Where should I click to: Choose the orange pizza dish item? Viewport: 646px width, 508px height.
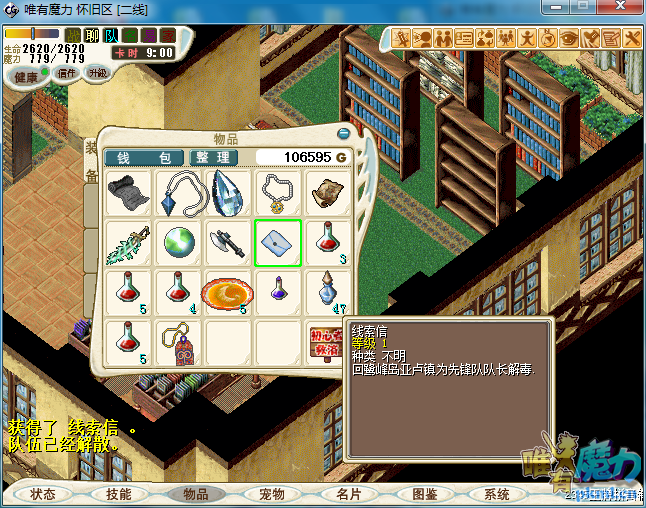click(x=227, y=293)
